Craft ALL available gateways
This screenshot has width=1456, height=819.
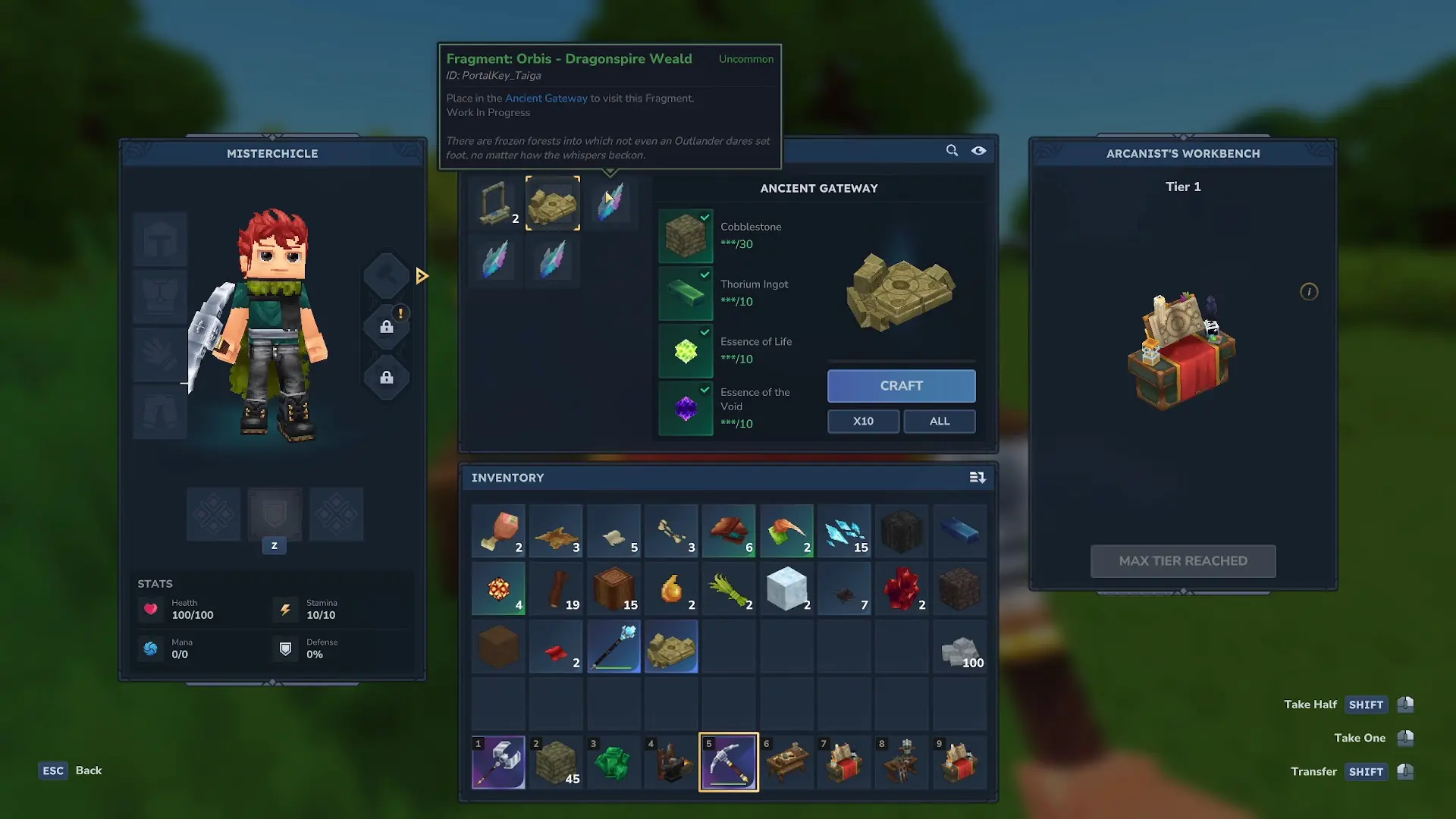[x=939, y=421]
